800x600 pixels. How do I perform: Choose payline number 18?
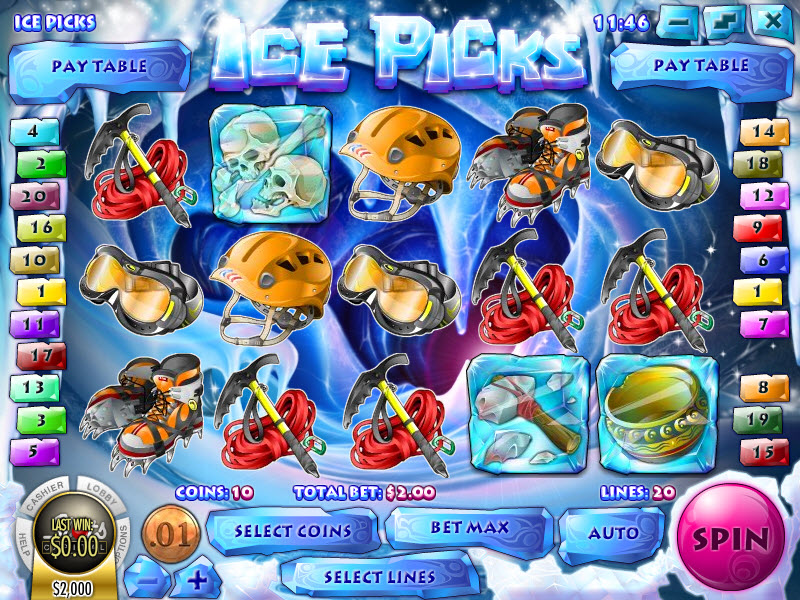click(x=762, y=164)
